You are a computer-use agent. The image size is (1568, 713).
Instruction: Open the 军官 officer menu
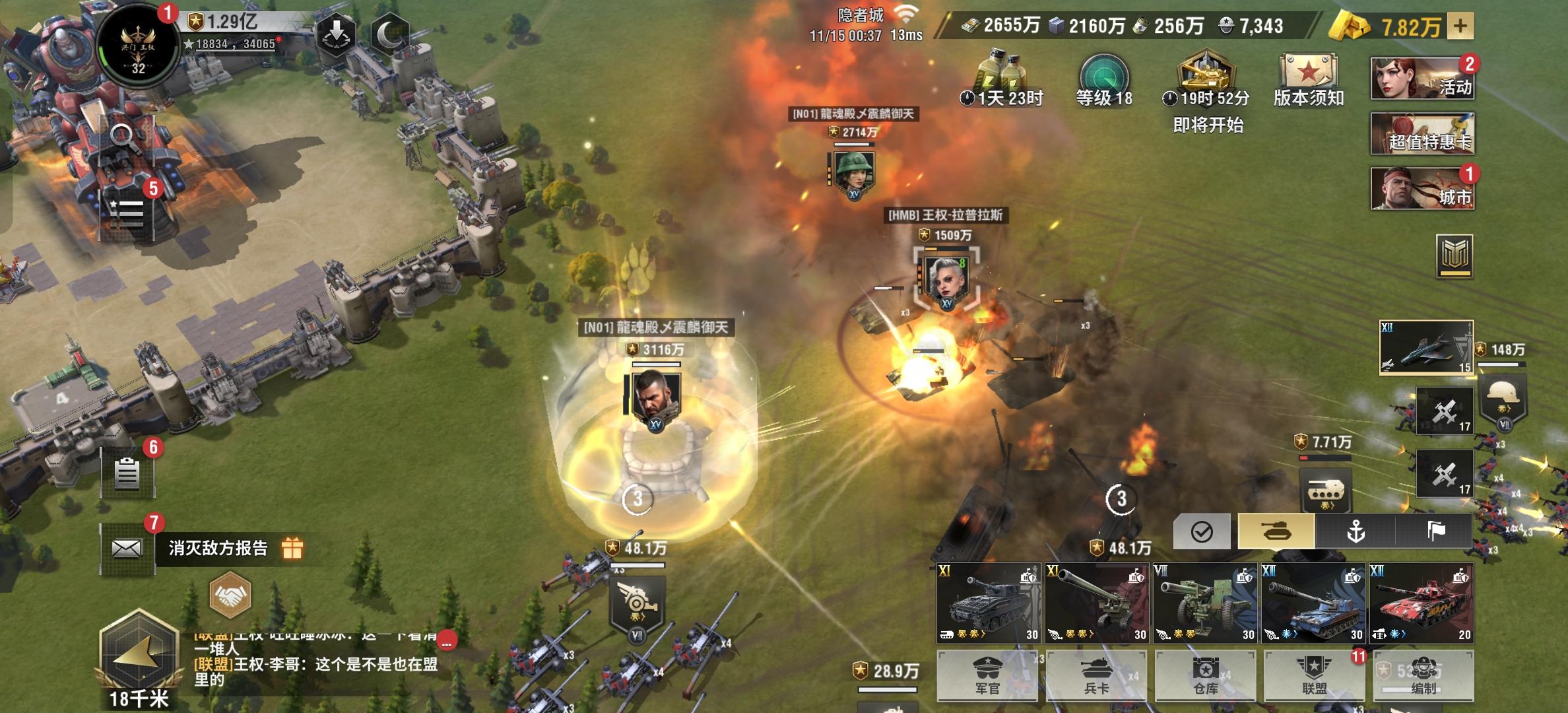[x=987, y=675]
